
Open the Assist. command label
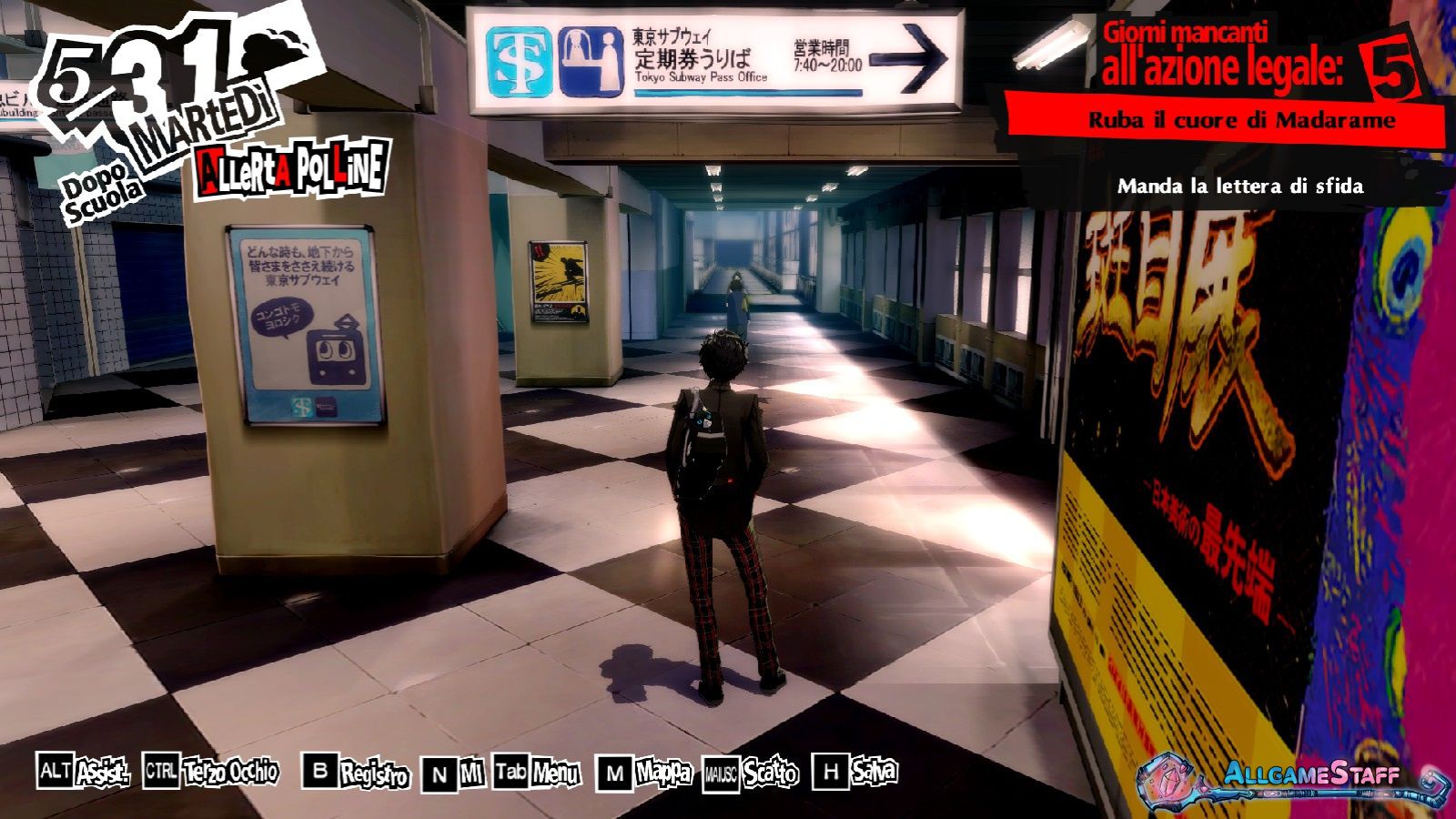(101, 773)
